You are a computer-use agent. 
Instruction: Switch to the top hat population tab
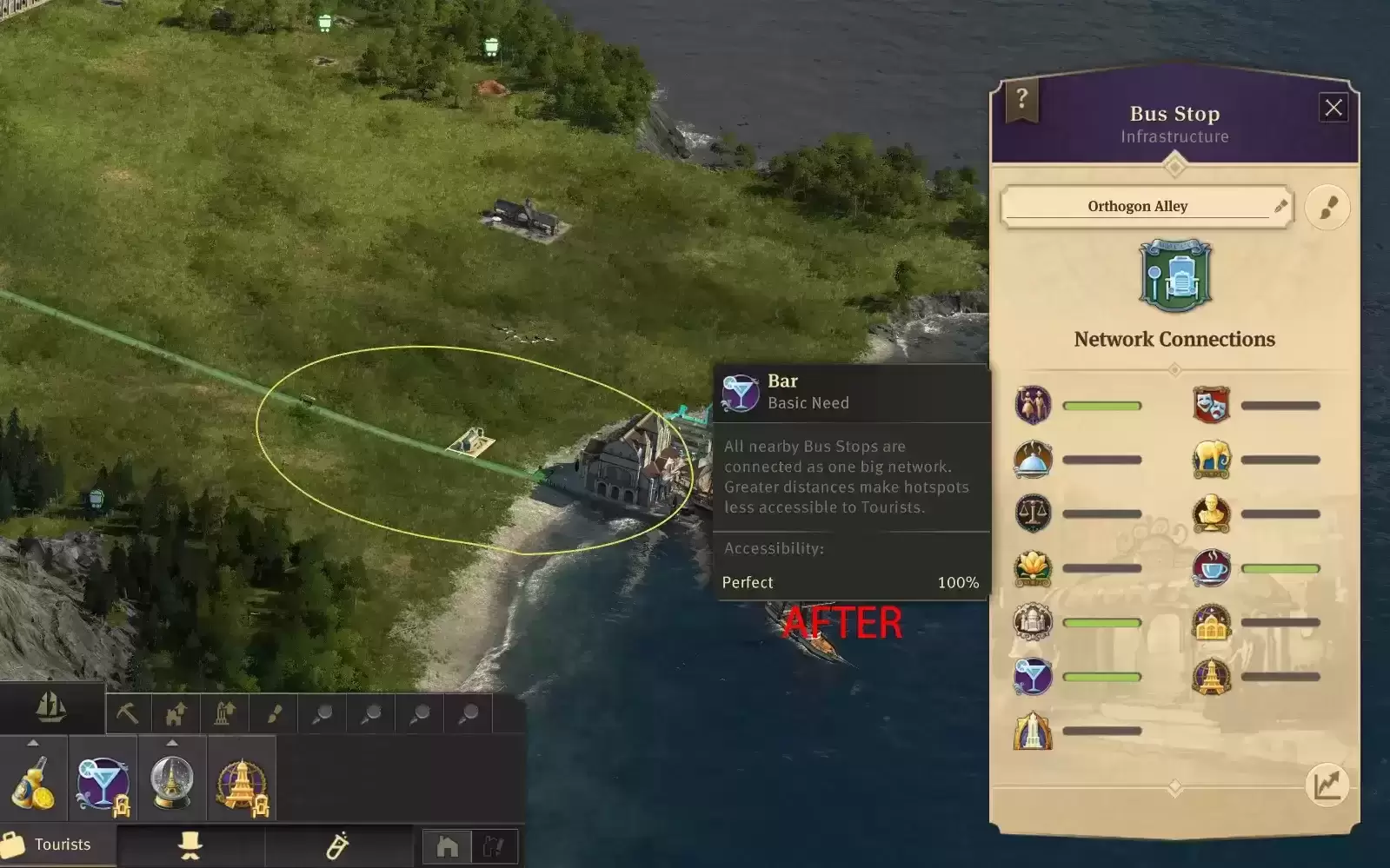[x=190, y=845]
